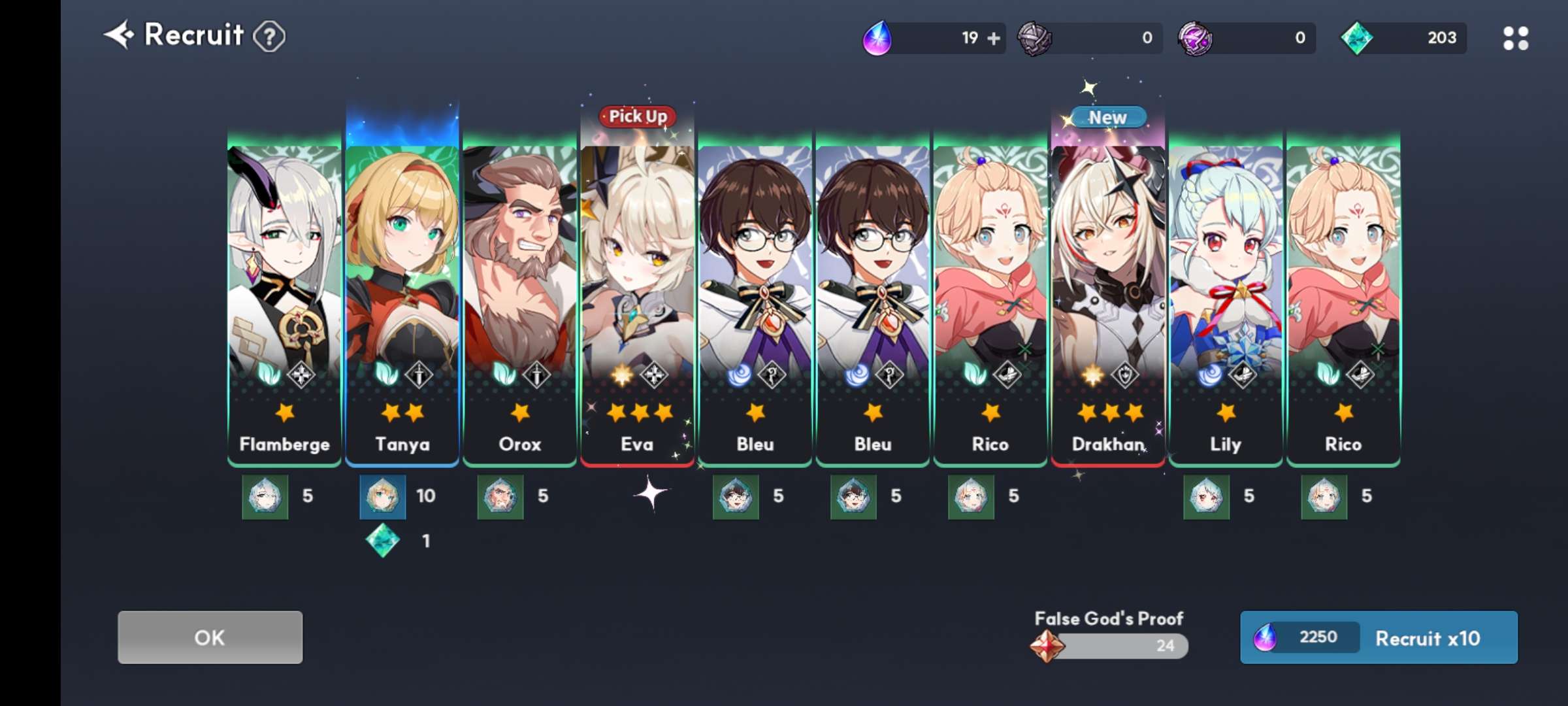Screen dimensions: 1568x706
Task: Confirm results with the OK button
Action: (x=210, y=637)
